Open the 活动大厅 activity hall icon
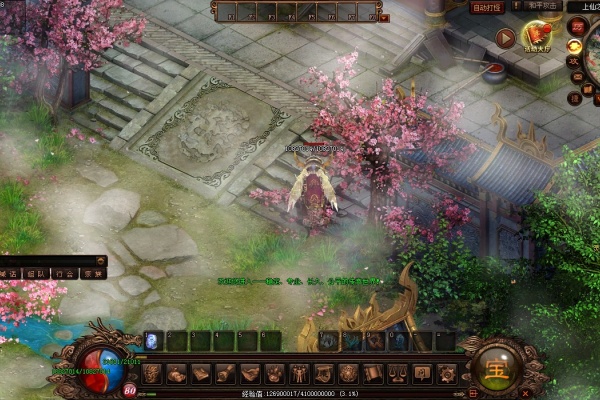 tap(537, 39)
